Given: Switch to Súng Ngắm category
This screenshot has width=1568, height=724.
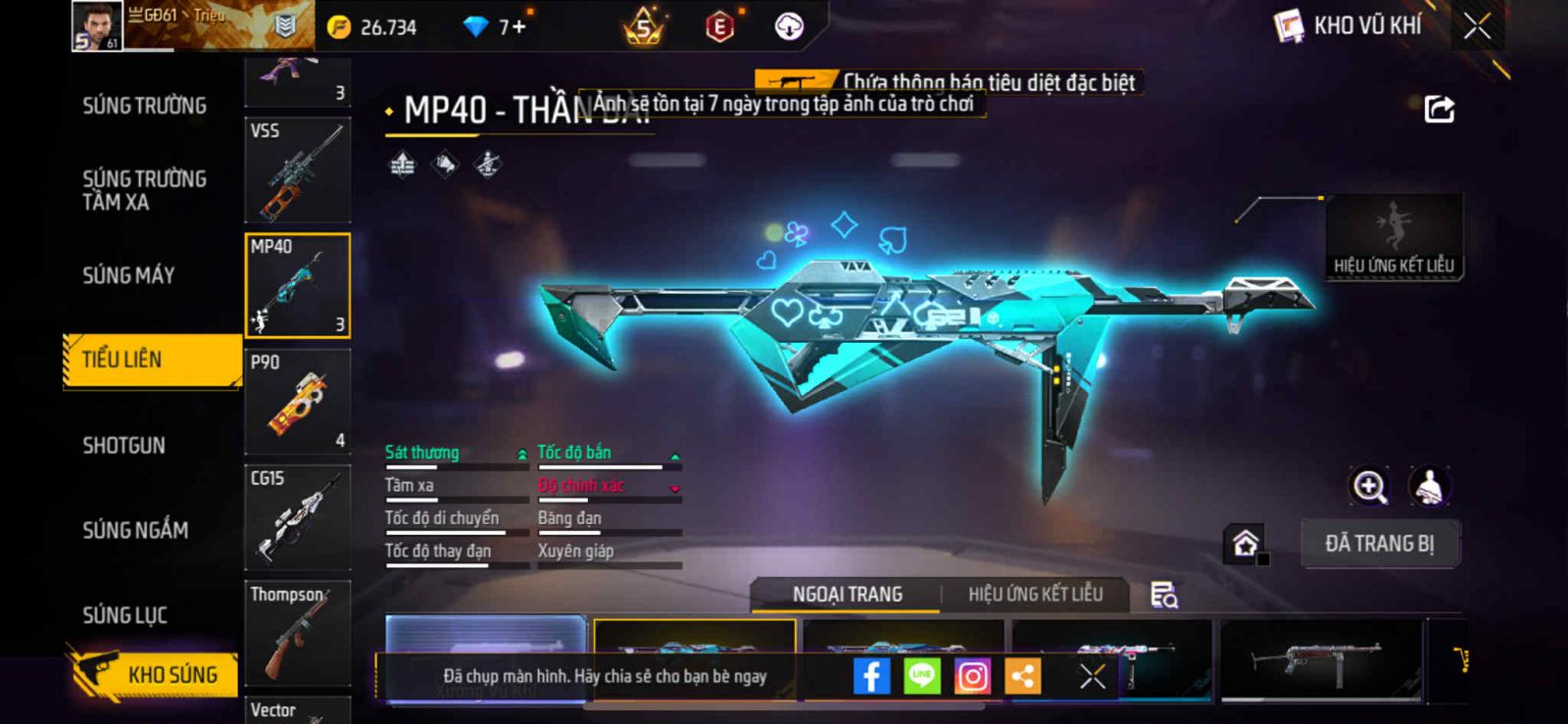Looking at the screenshot, I should [135, 530].
